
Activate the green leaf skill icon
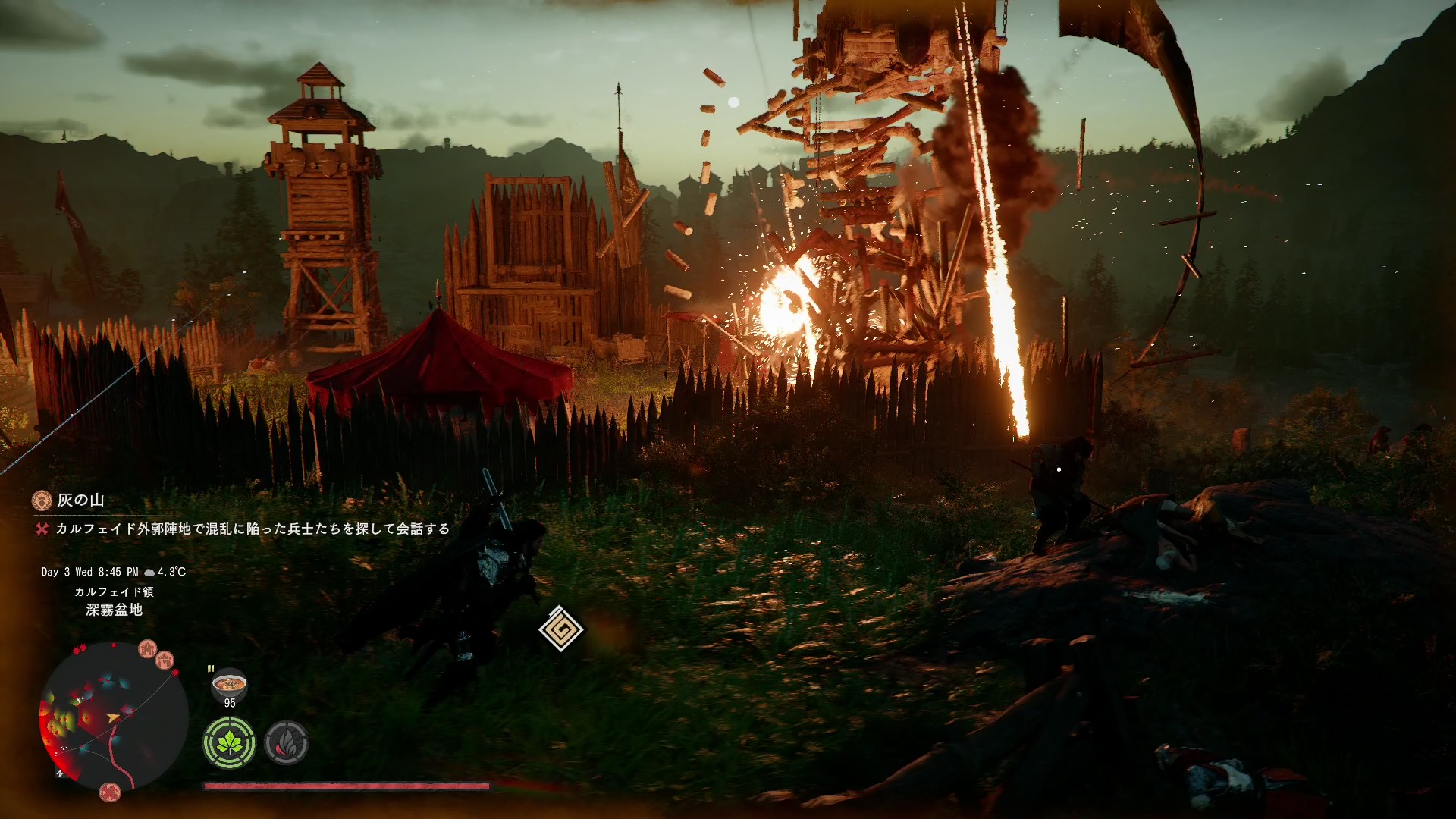tap(229, 742)
